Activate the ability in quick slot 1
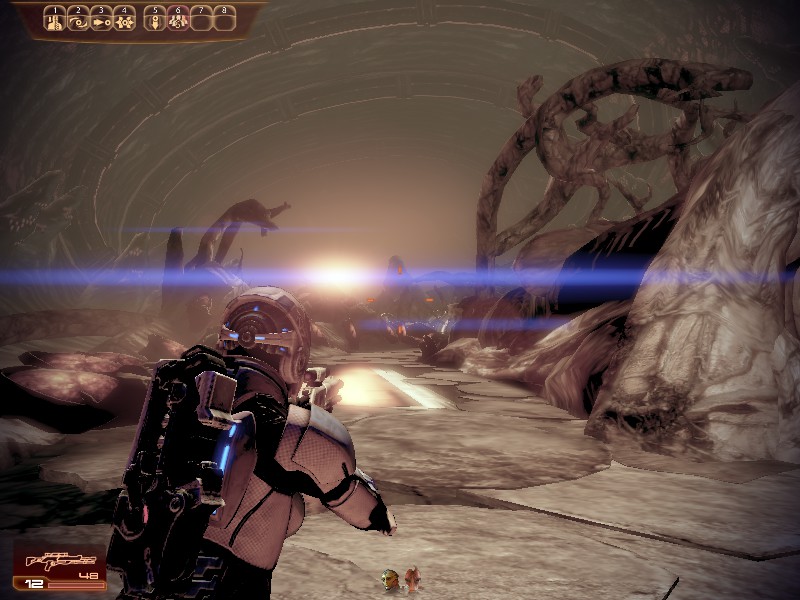Viewport: 800px width, 600px height. click(x=54, y=19)
